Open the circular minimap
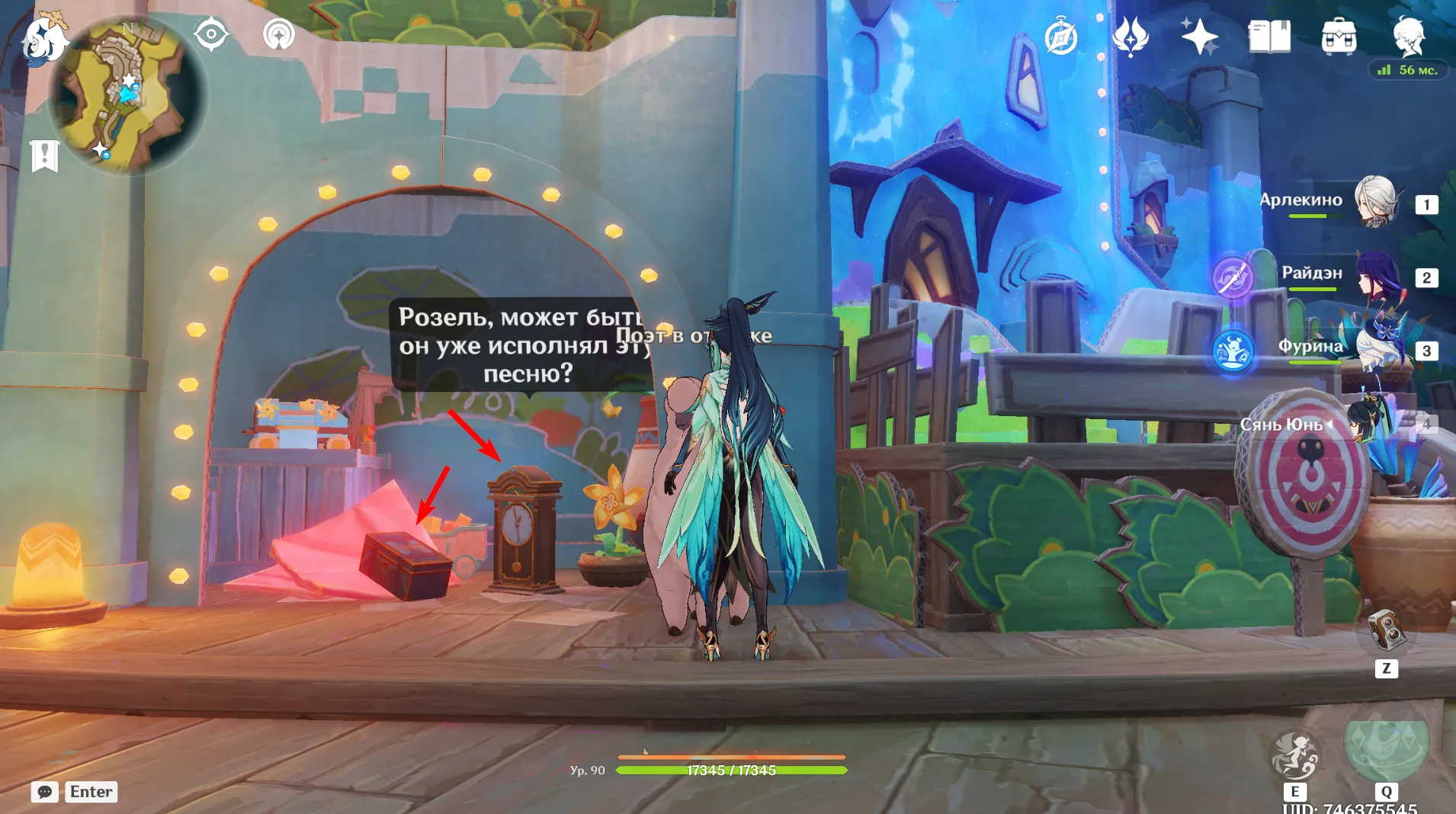 127,95
